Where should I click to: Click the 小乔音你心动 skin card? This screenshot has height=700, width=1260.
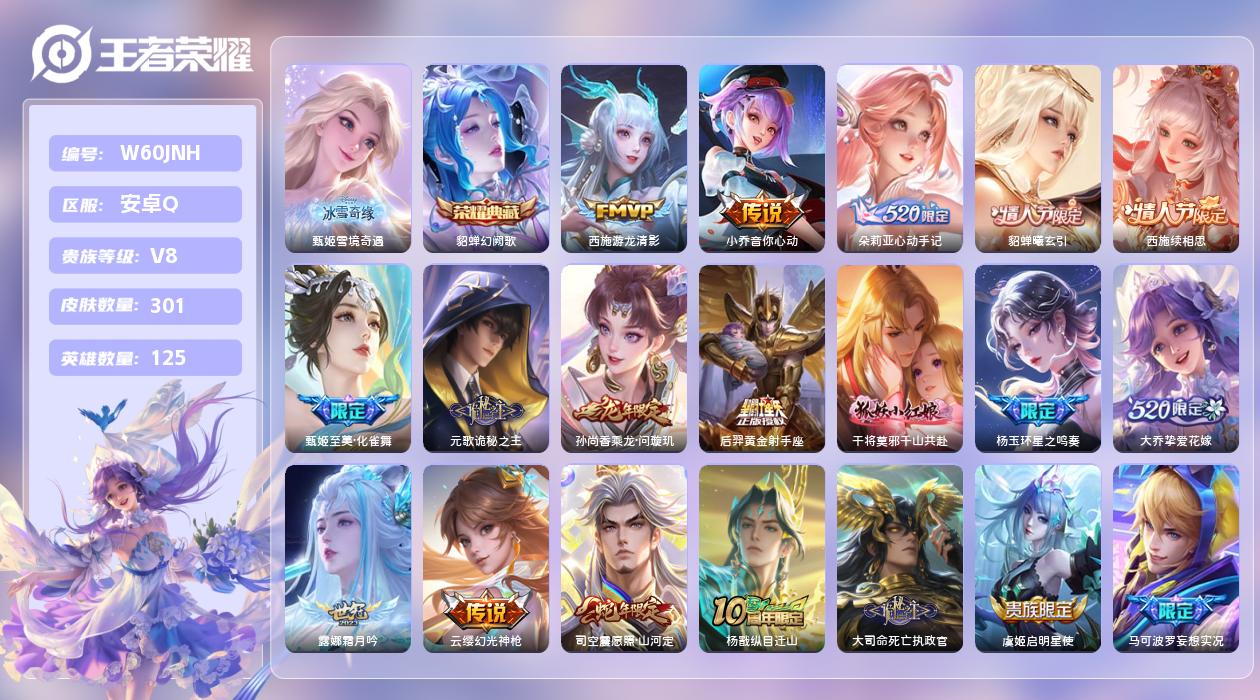point(762,158)
